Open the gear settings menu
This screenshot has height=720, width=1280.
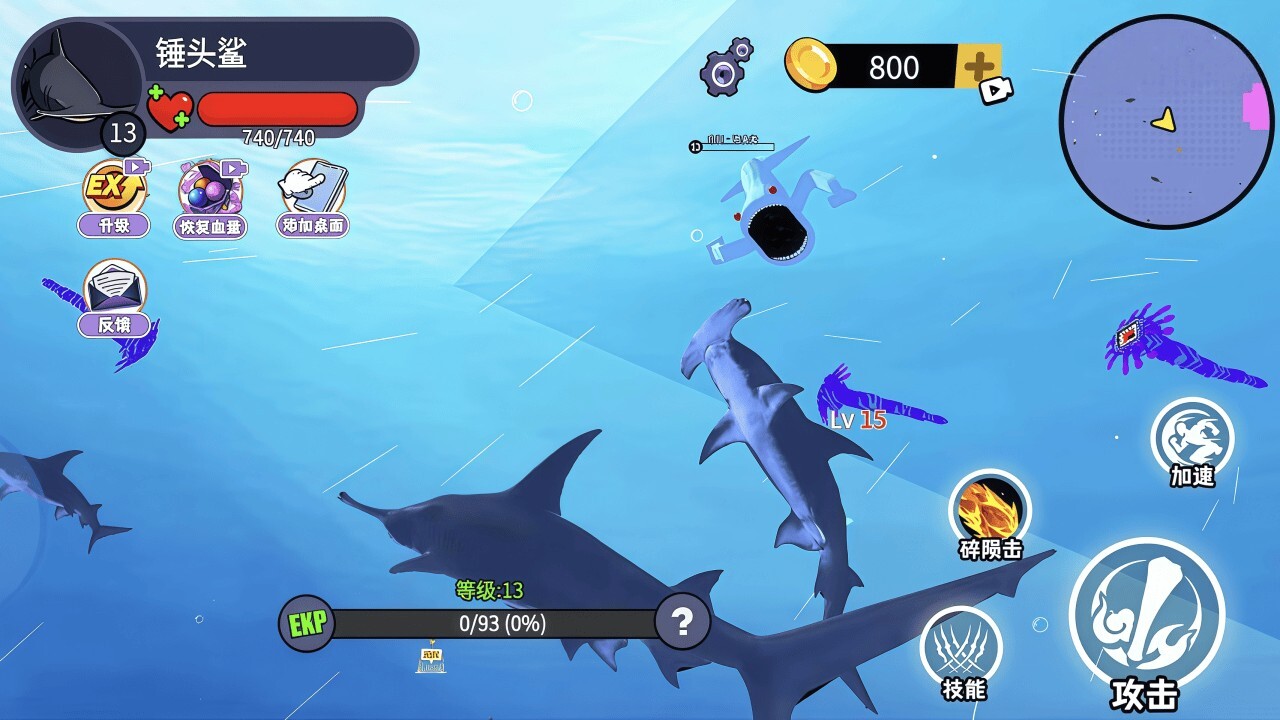click(x=725, y=69)
